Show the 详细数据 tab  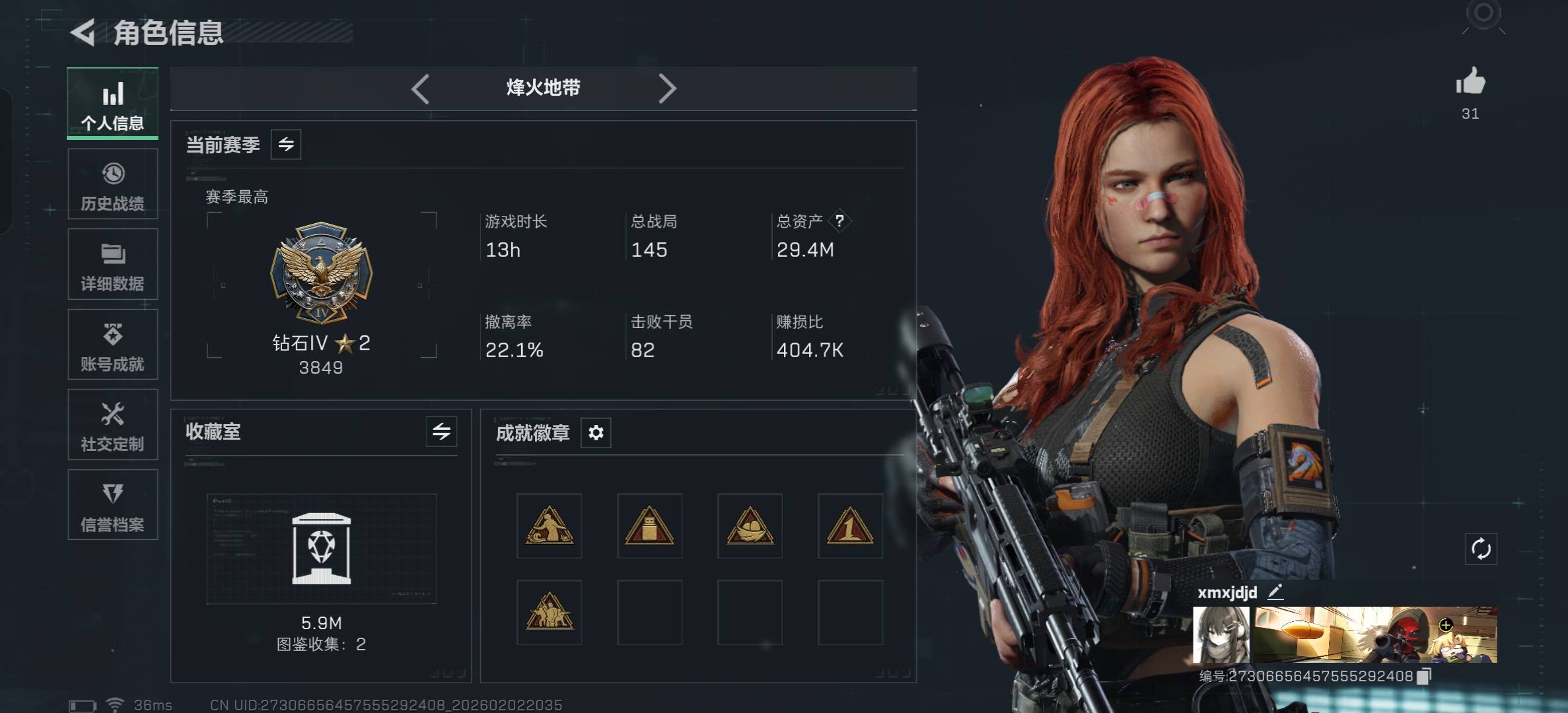(112, 265)
